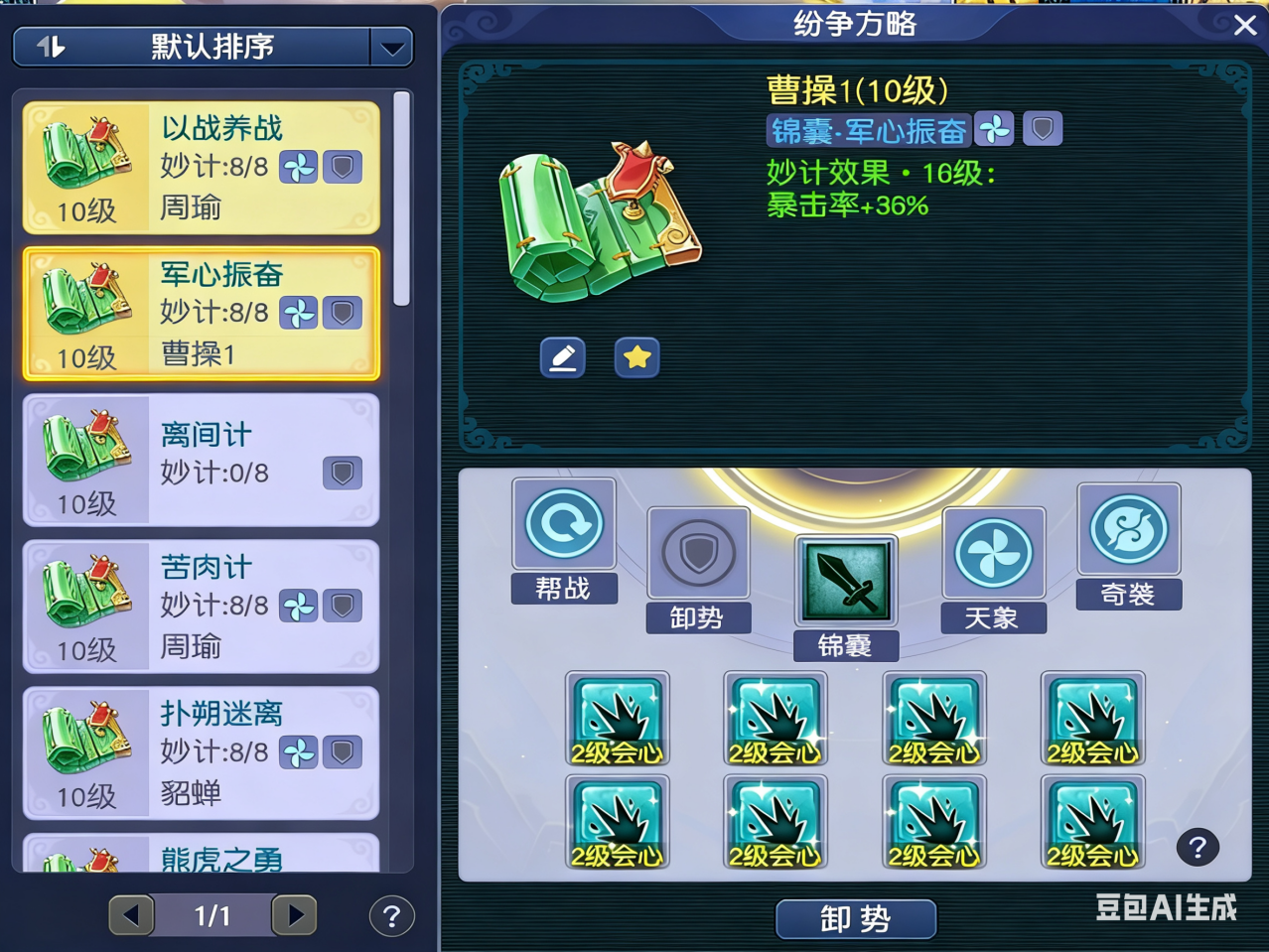Toggle the star favorite button
The image size is (1269, 952).
[636, 357]
